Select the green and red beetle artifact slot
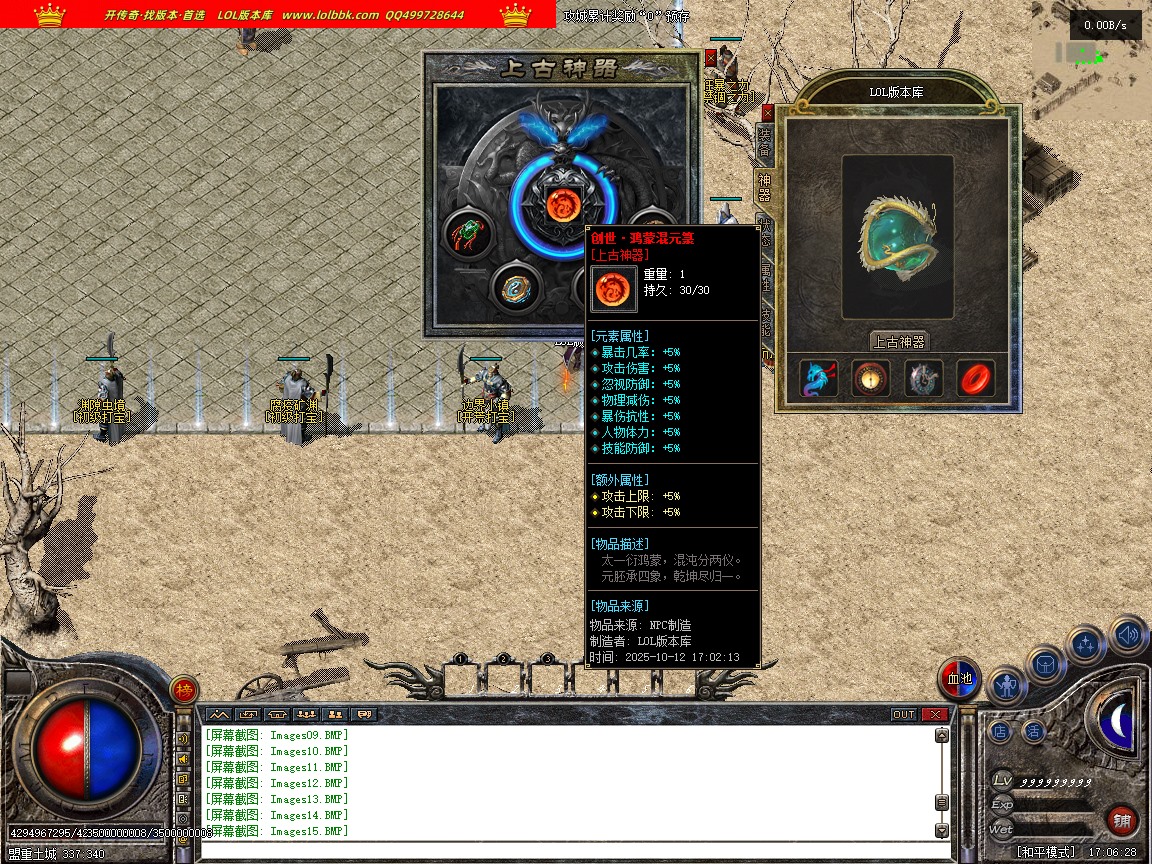The image size is (1152, 864). [x=466, y=234]
